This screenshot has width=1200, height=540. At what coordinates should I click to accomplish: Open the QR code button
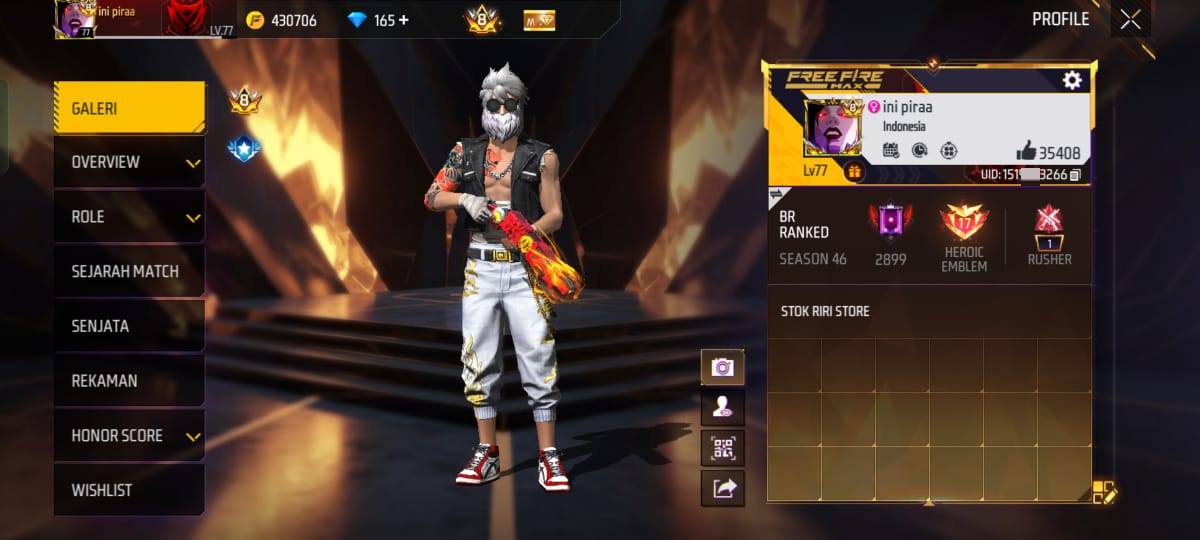point(722,447)
